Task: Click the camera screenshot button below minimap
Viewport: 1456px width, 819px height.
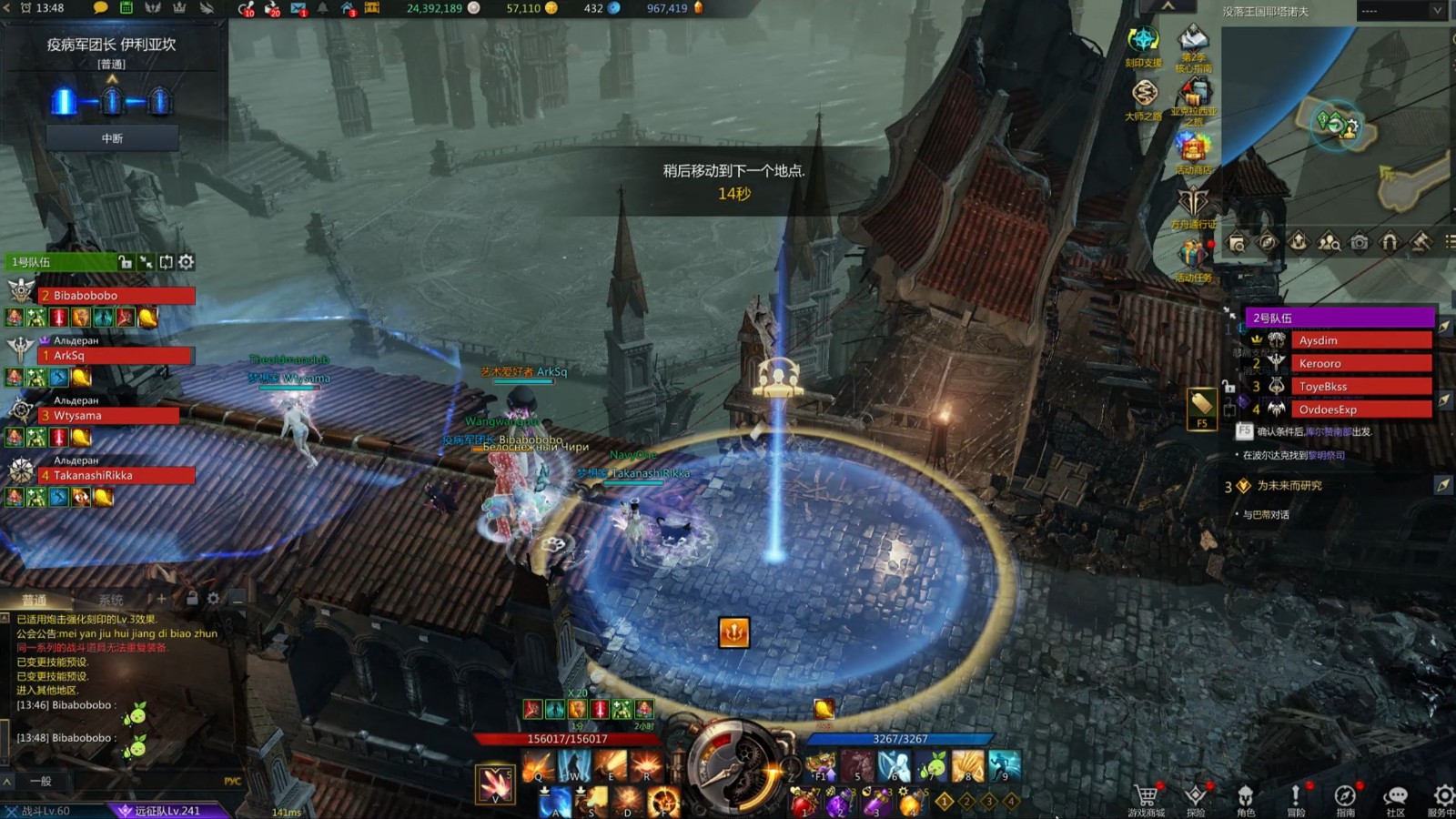Action: pyautogui.click(x=1359, y=242)
